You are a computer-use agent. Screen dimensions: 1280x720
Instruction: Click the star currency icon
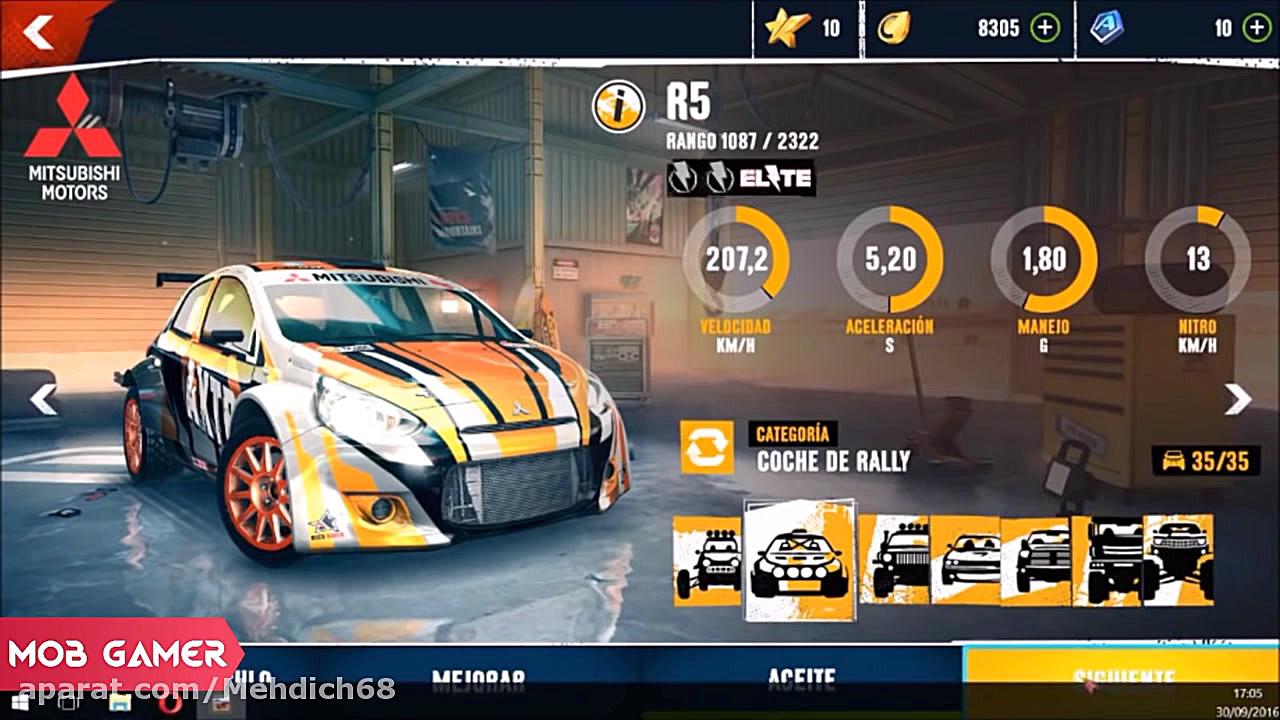click(785, 28)
